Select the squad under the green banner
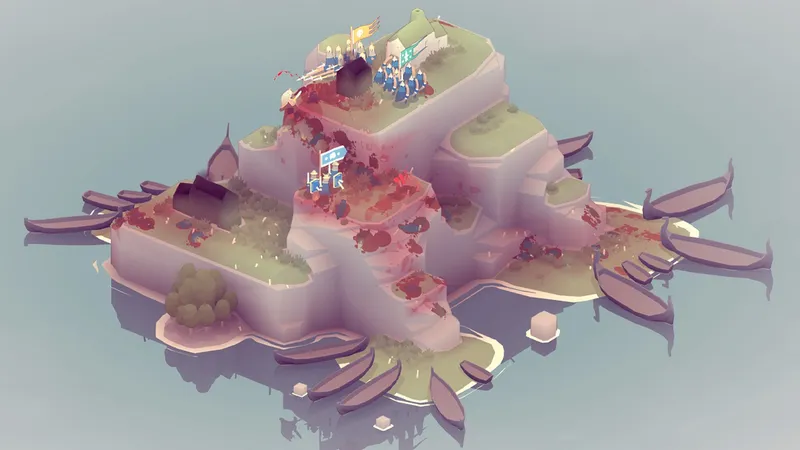800x450 pixels. pos(397,78)
